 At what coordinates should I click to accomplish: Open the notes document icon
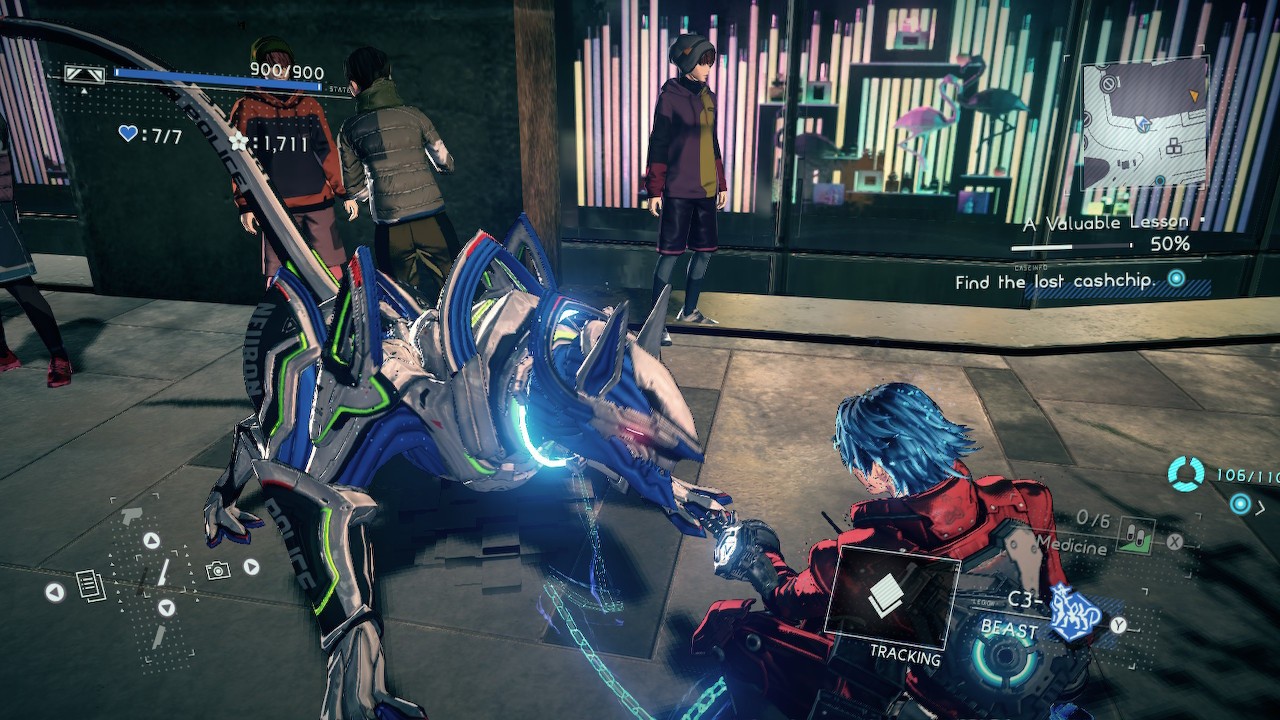click(91, 585)
